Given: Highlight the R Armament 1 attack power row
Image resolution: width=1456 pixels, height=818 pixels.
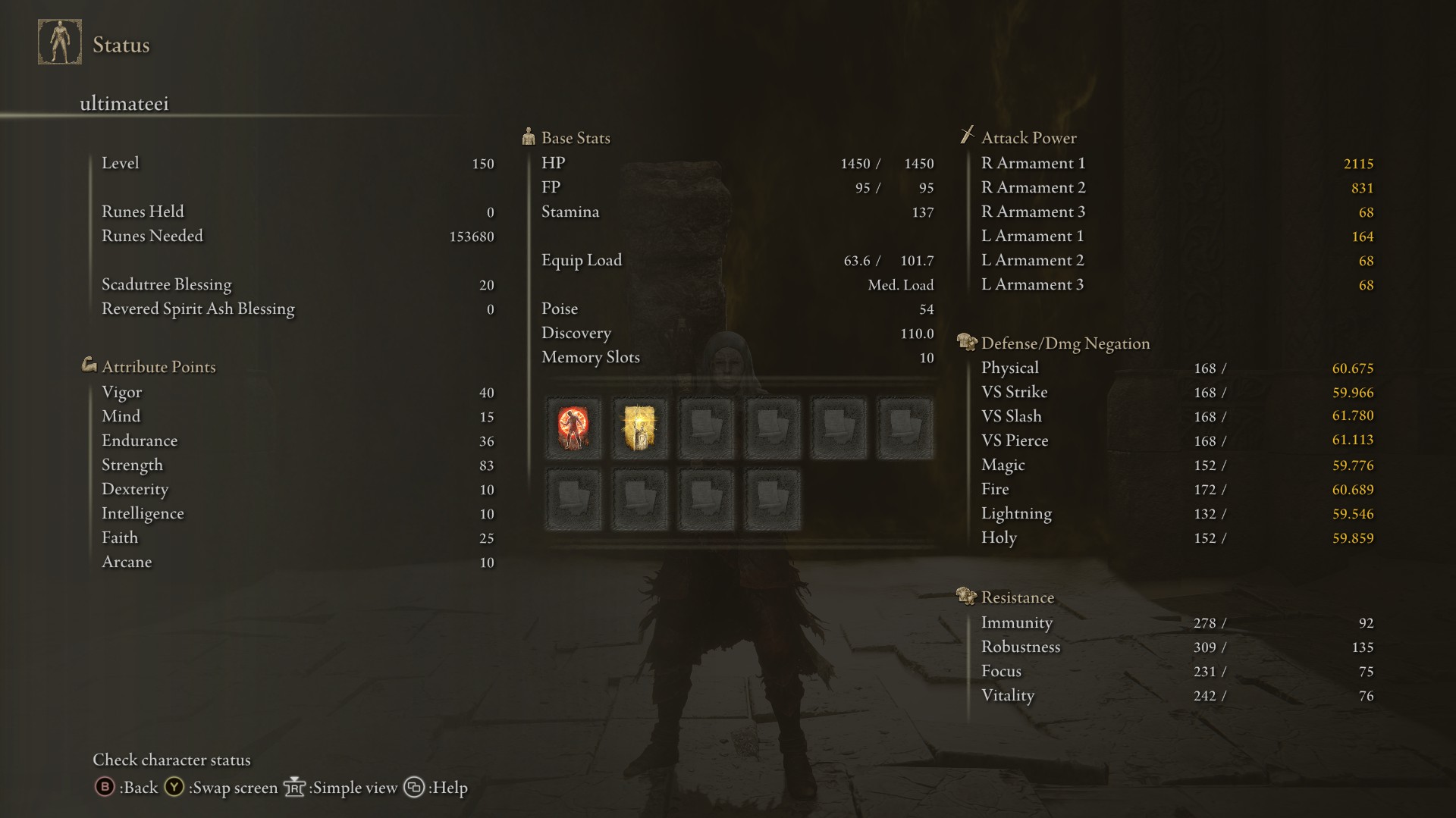Looking at the screenshot, I should 1175,164.
